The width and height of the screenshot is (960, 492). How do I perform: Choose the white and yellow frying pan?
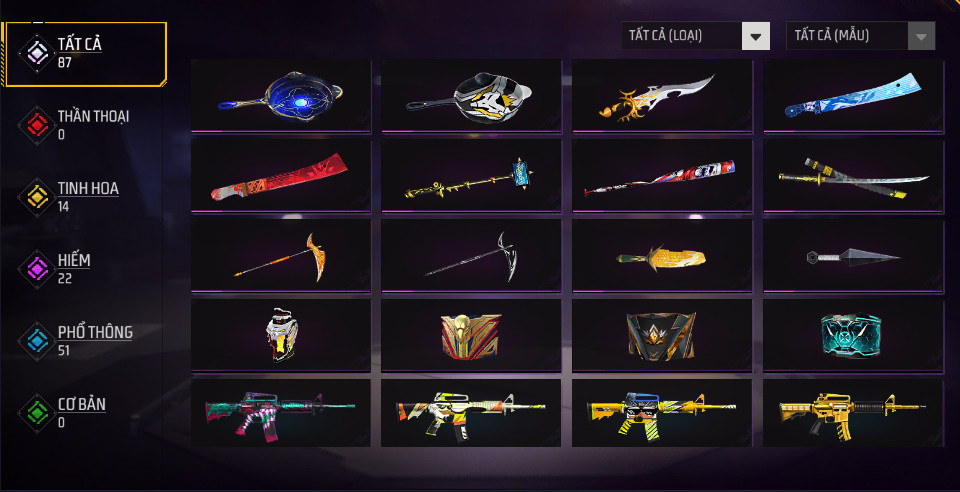(x=472, y=95)
